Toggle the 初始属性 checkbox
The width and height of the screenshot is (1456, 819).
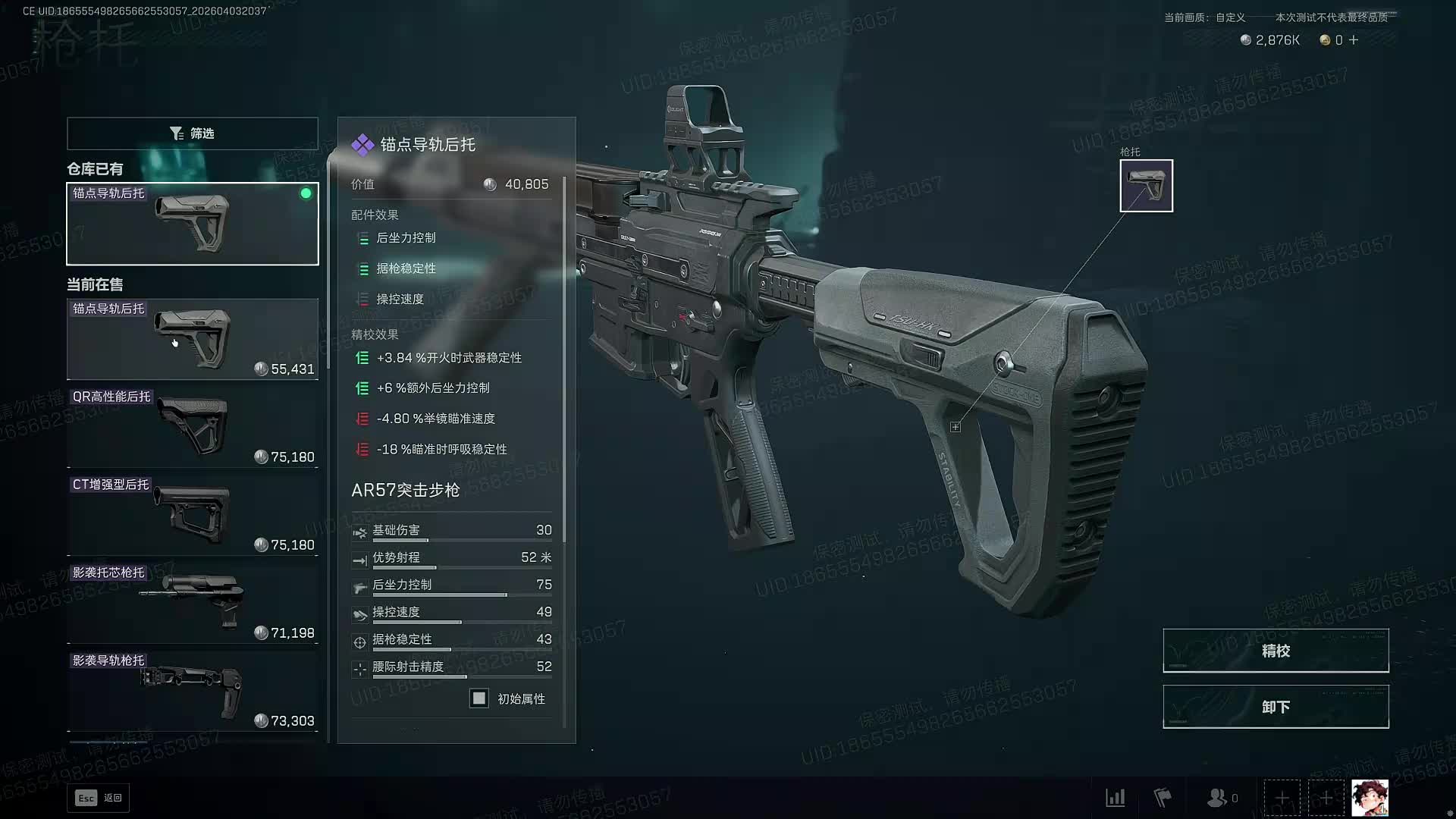479,698
